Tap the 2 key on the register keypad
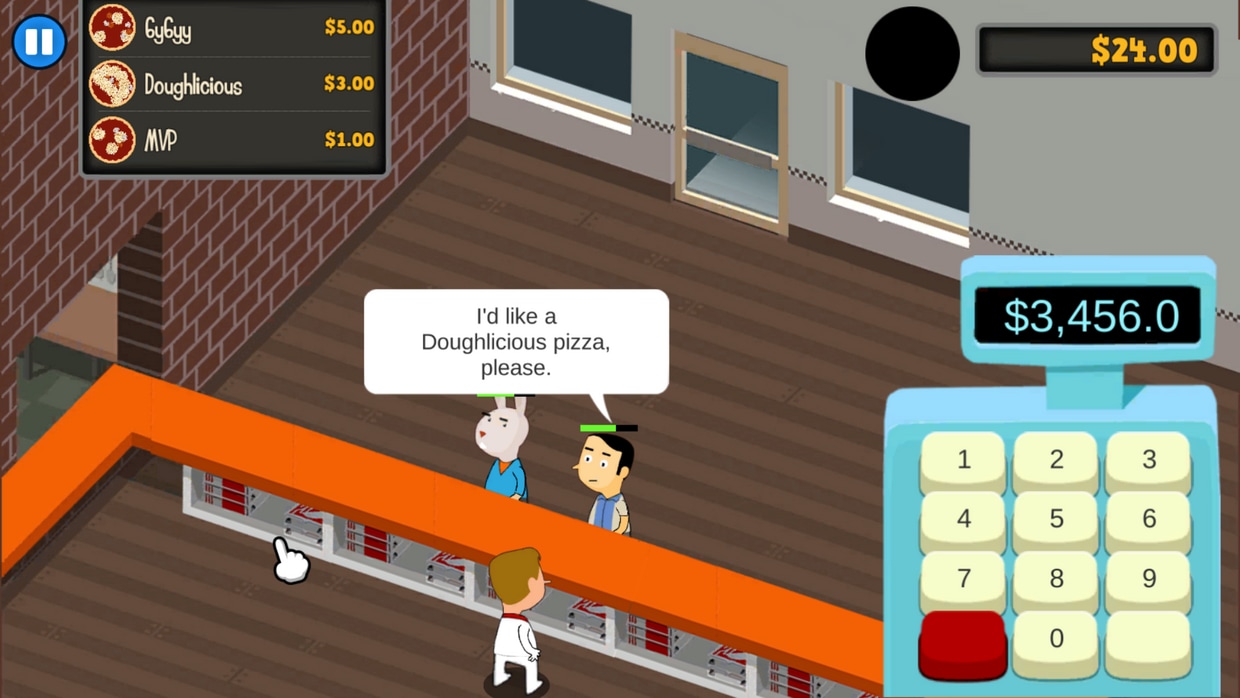1240x698 pixels. [1056, 460]
